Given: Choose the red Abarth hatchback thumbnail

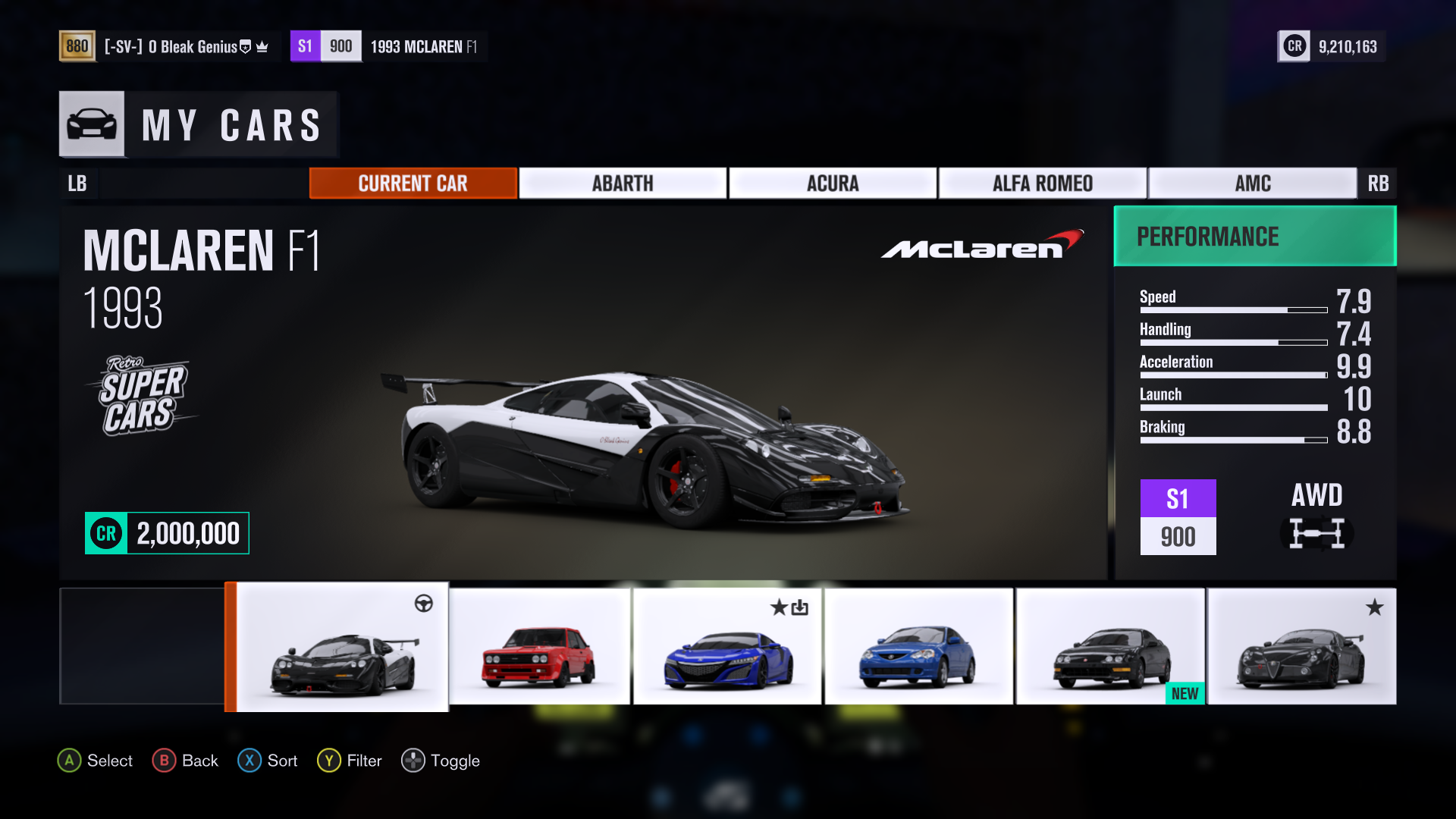Looking at the screenshot, I should tap(539, 647).
